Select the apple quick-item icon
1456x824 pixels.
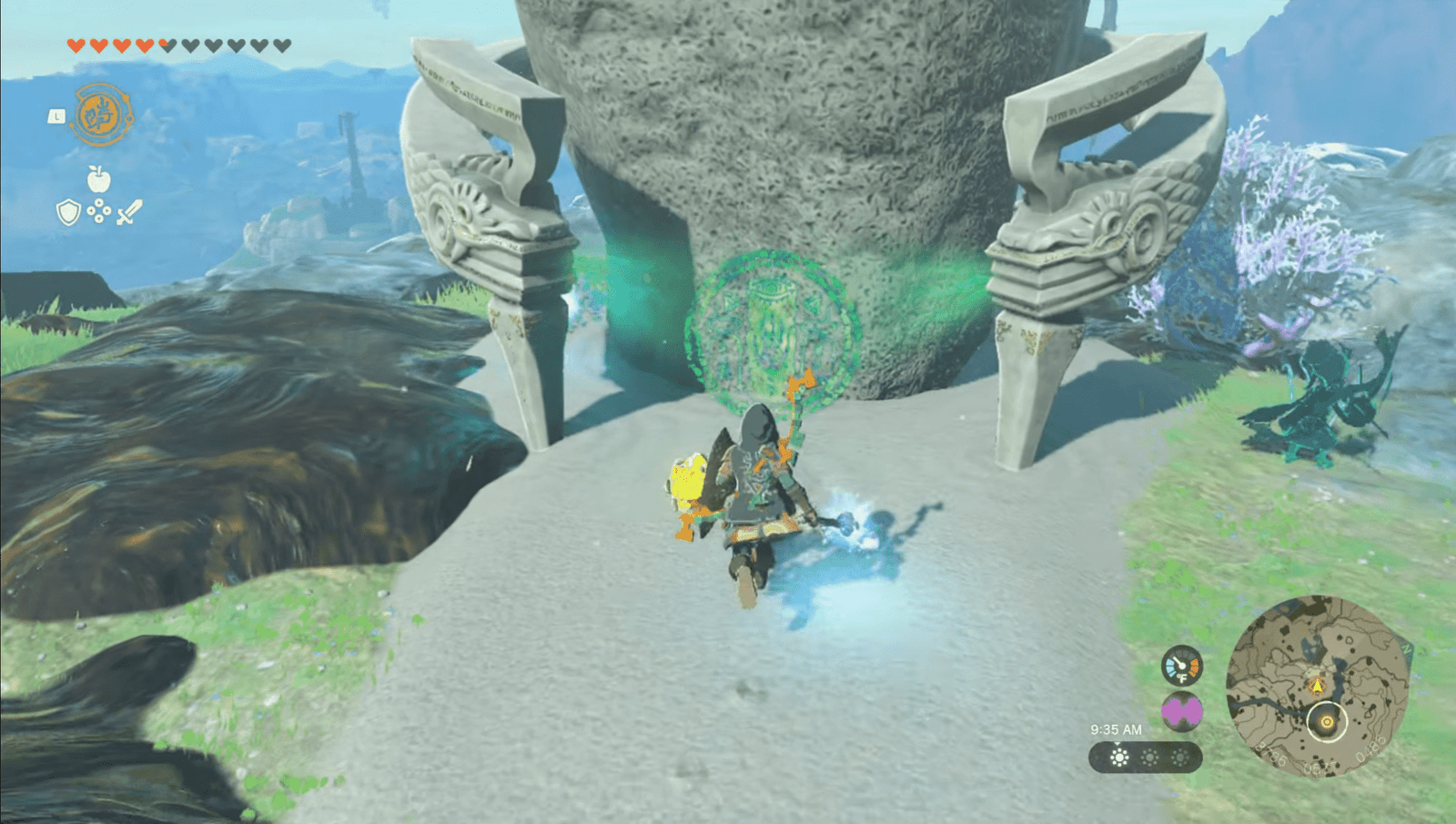coord(98,179)
